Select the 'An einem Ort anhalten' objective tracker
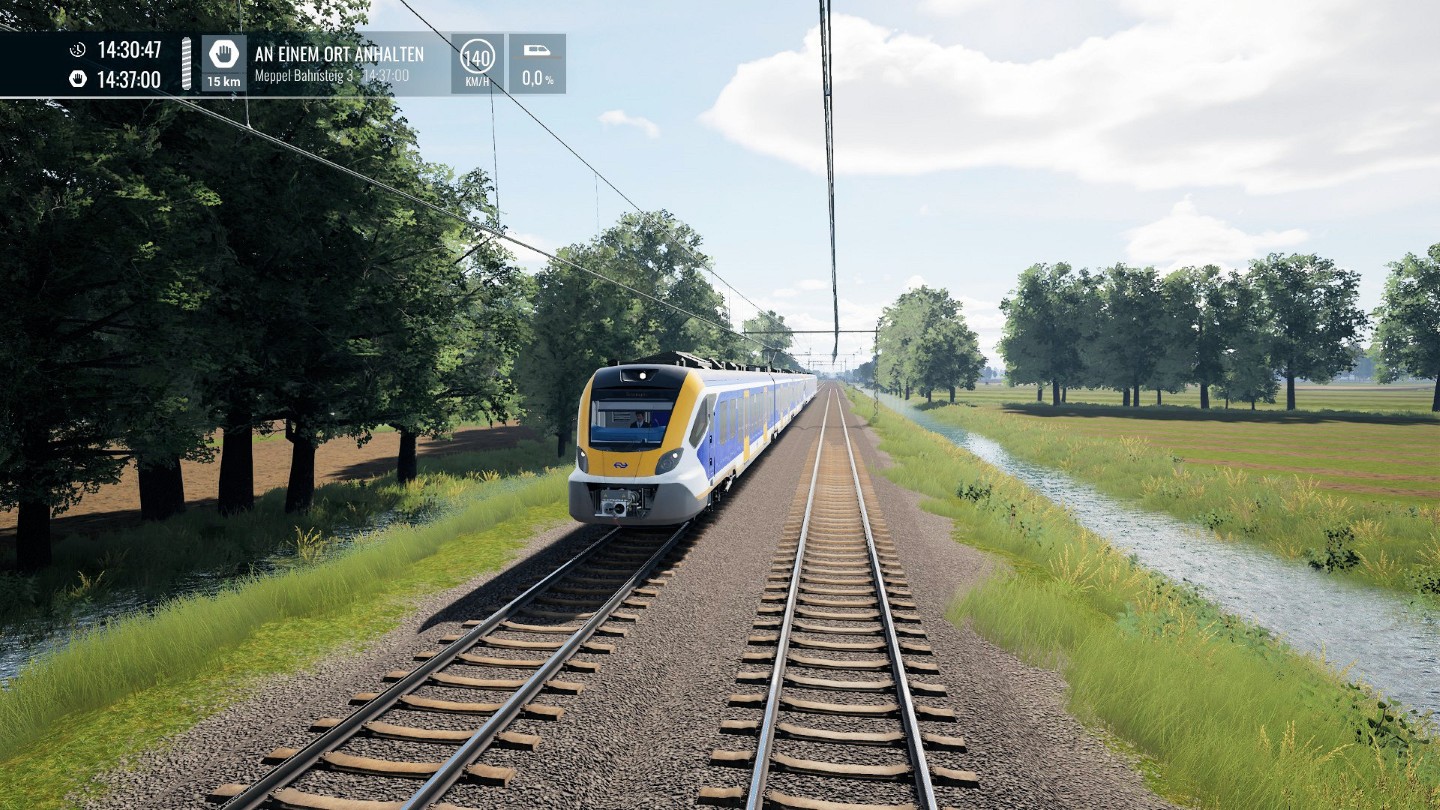The height and width of the screenshot is (810, 1440). 339,63
